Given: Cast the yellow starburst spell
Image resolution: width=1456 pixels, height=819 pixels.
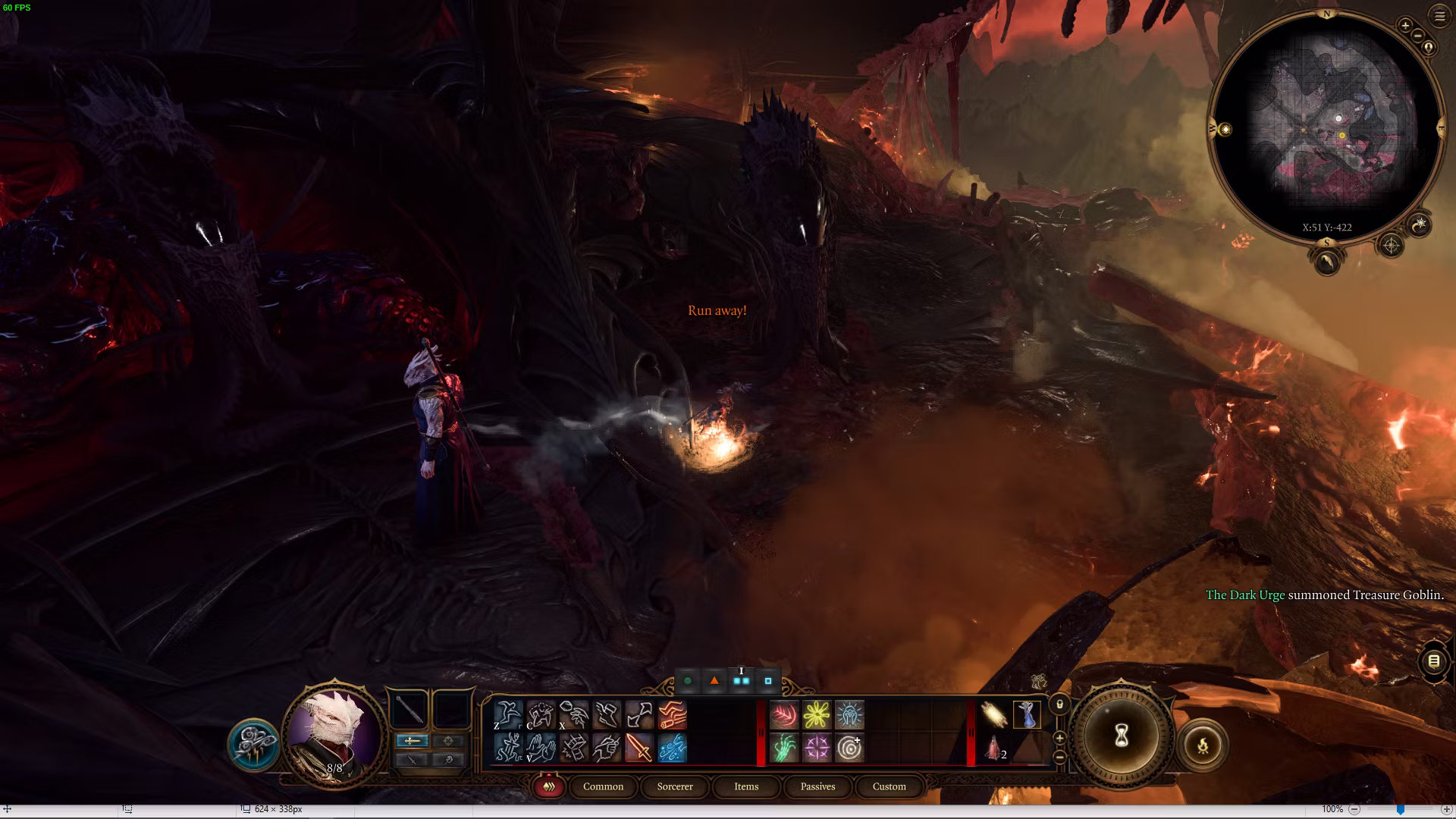Looking at the screenshot, I should (x=817, y=715).
